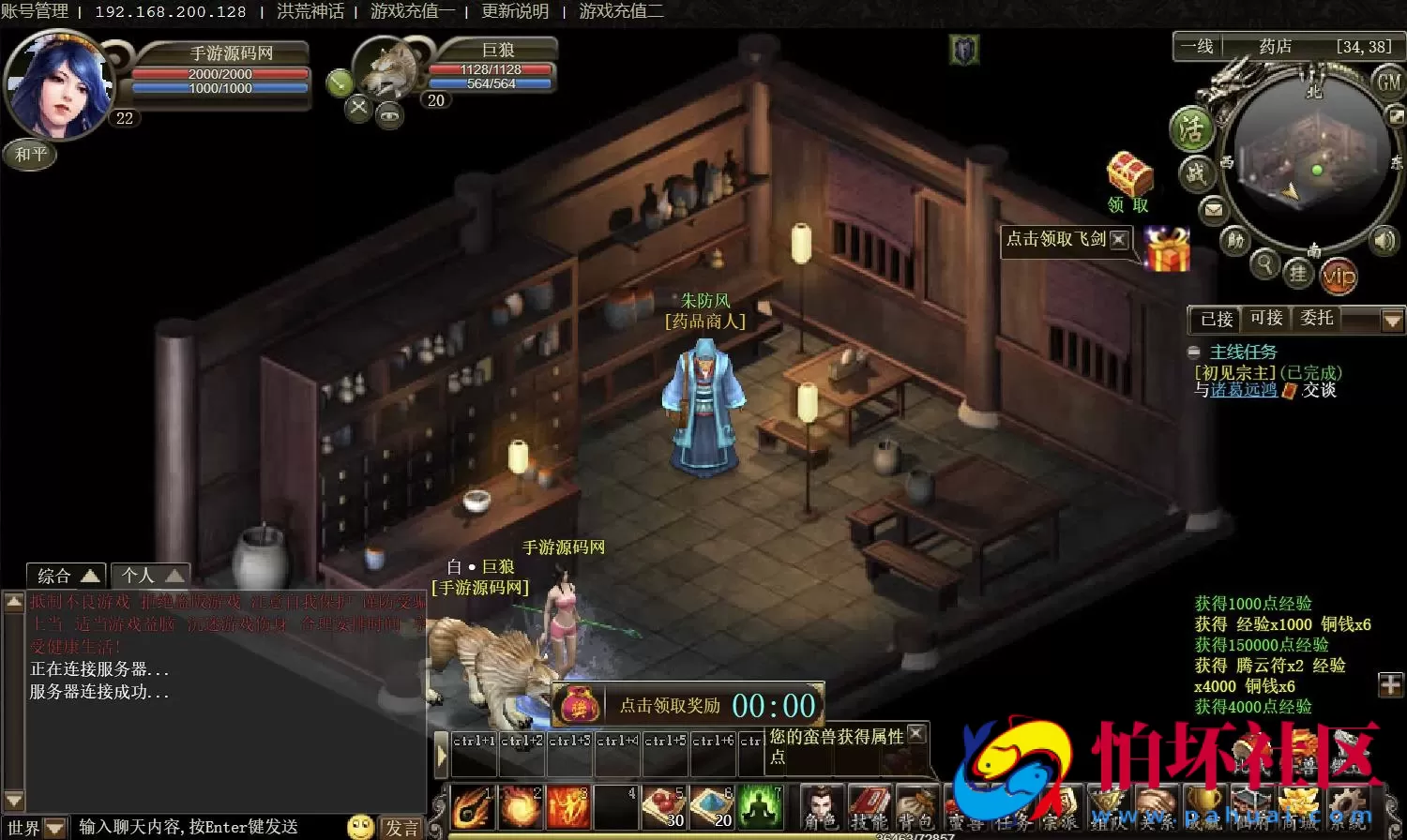
Task: Toggle the 和平 peace mode button
Action: click(31, 154)
